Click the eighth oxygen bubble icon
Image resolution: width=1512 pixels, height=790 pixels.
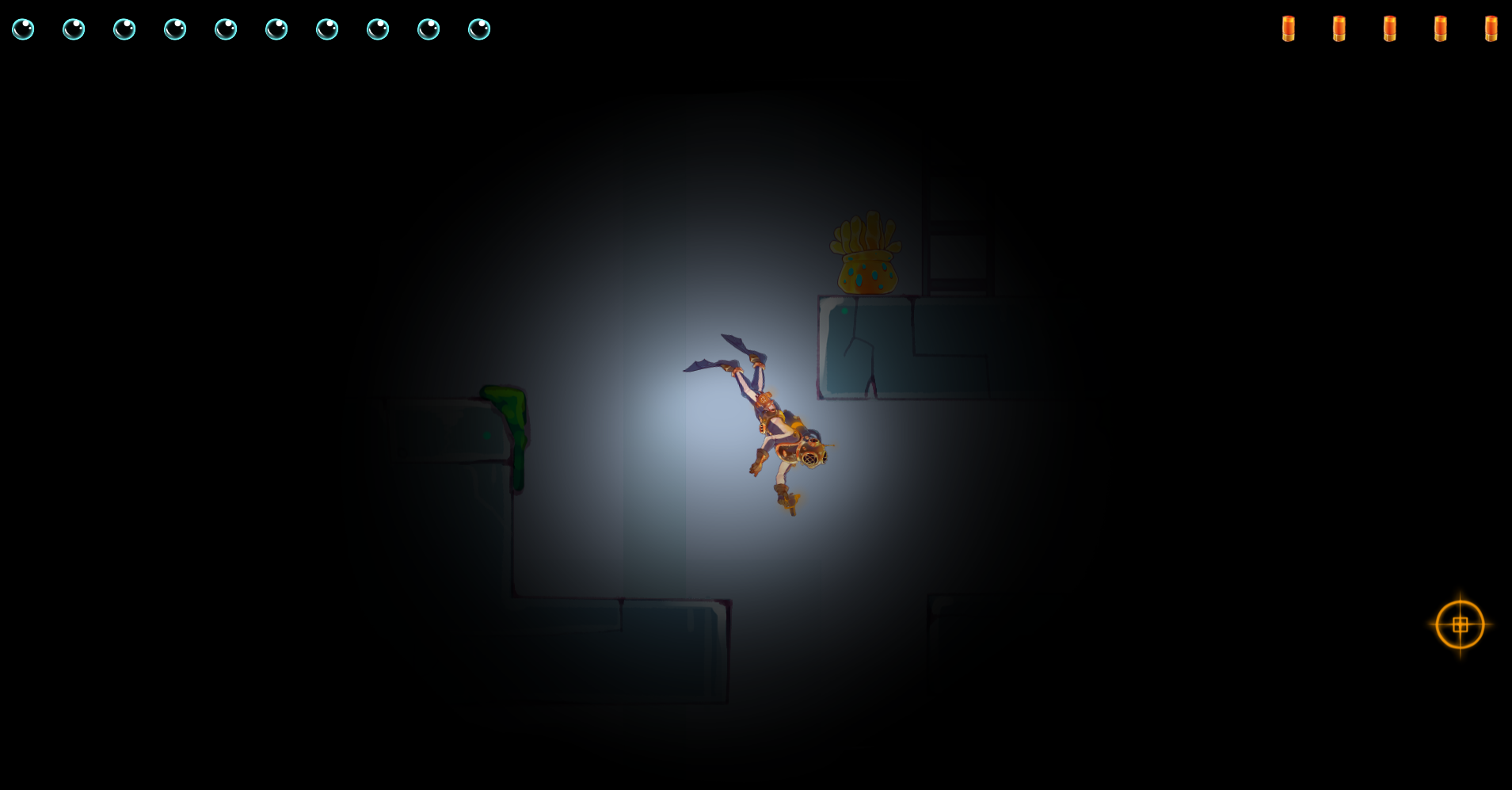click(x=379, y=29)
